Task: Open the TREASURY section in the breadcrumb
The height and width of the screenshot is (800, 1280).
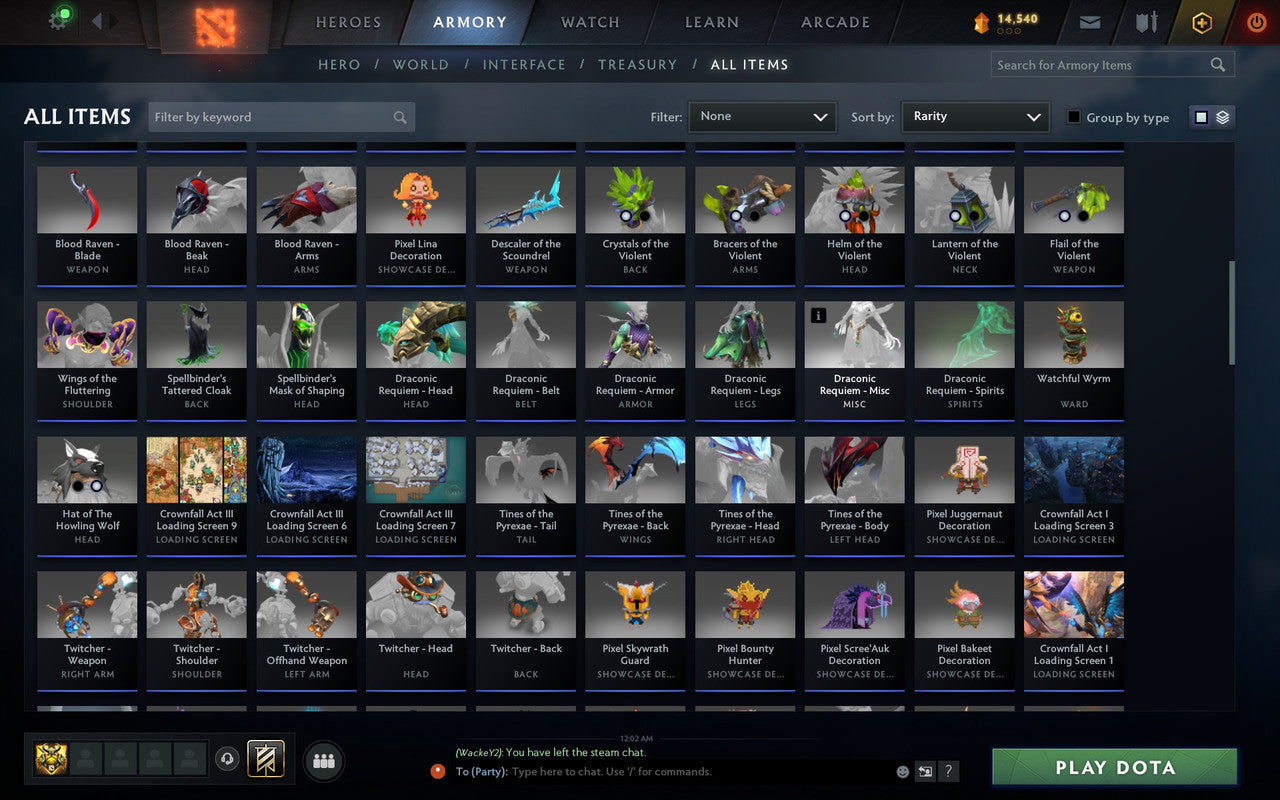Action: tap(637, 64)
